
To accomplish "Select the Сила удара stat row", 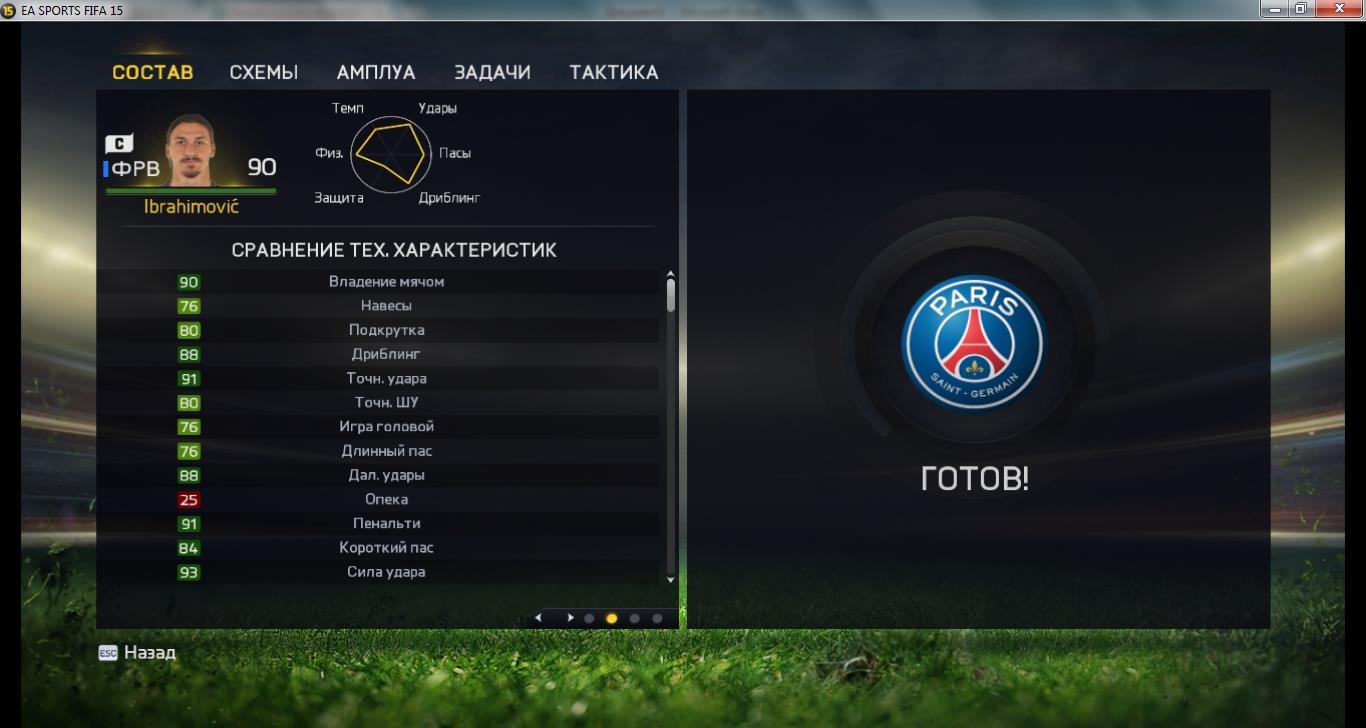I will [386, 573].
